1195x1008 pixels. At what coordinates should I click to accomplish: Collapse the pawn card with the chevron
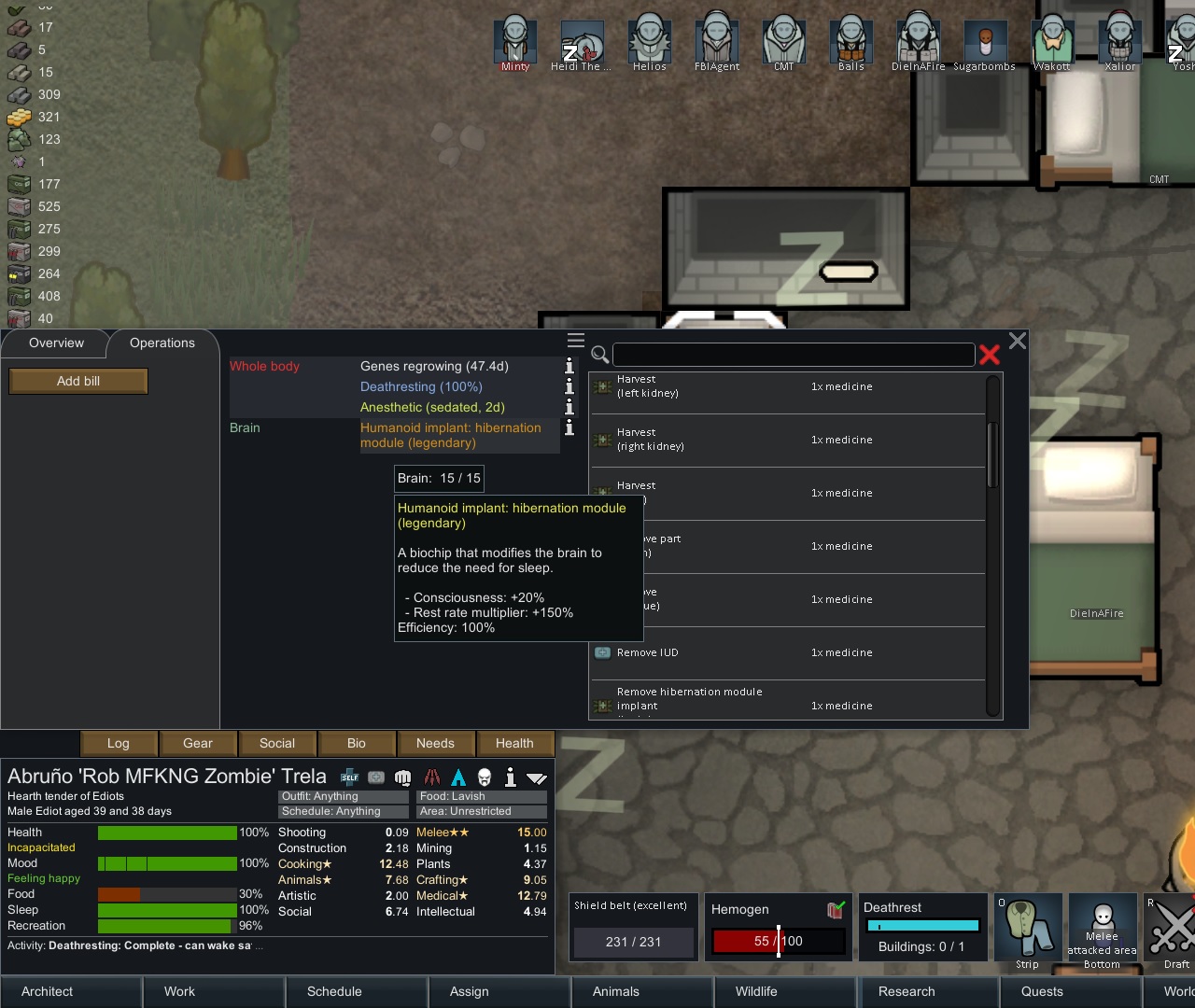(x=536, y=777)
